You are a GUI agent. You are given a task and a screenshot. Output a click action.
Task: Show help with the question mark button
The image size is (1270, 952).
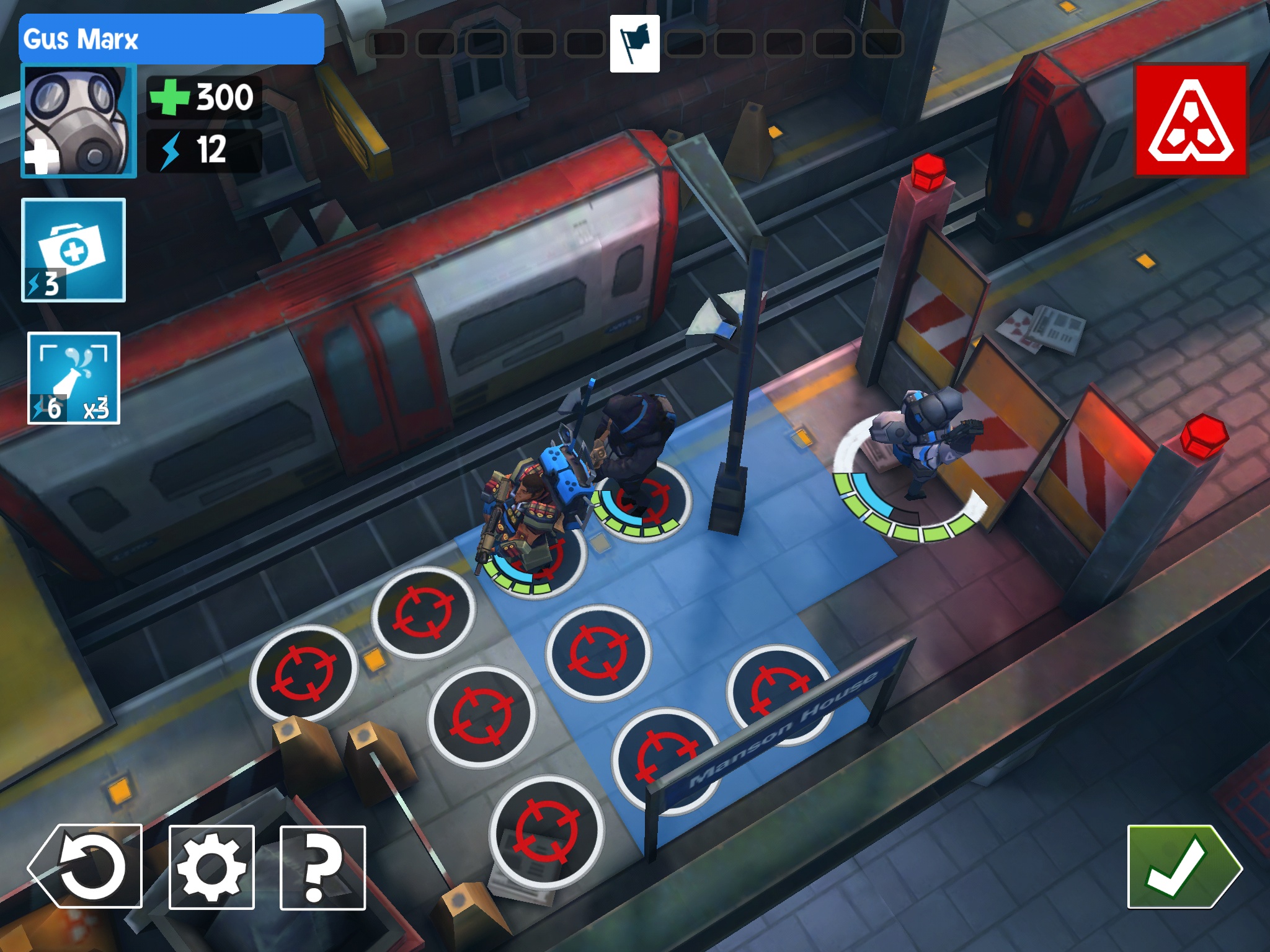(x=322, y=868)
